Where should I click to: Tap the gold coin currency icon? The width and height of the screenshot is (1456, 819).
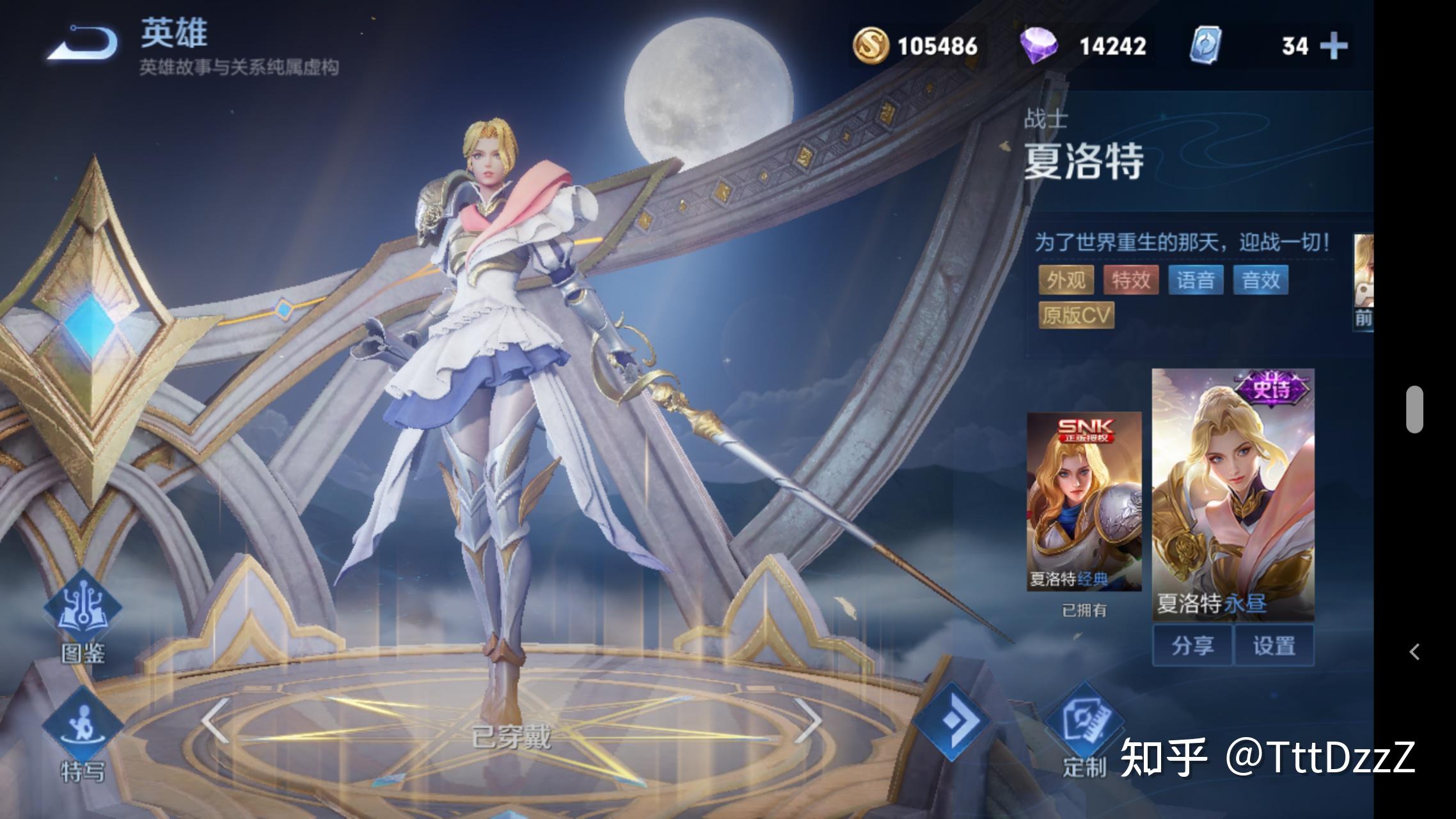[871, 46]
